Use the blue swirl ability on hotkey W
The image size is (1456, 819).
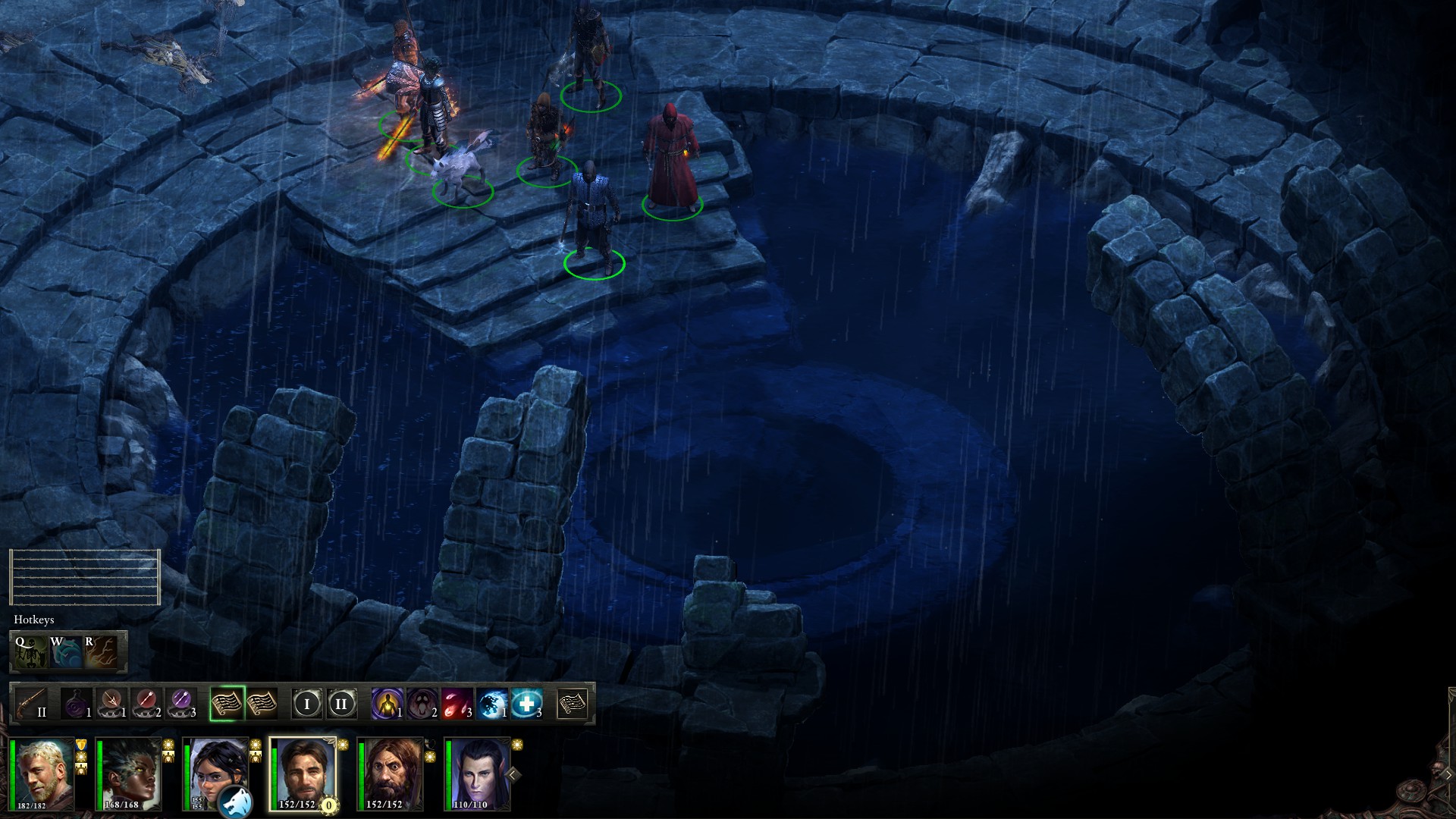[65, 651]
